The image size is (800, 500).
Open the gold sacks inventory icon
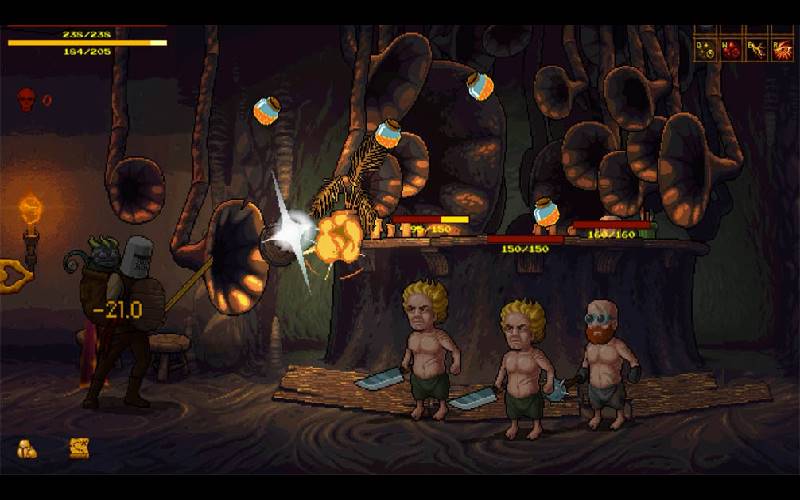click(26, 449)
